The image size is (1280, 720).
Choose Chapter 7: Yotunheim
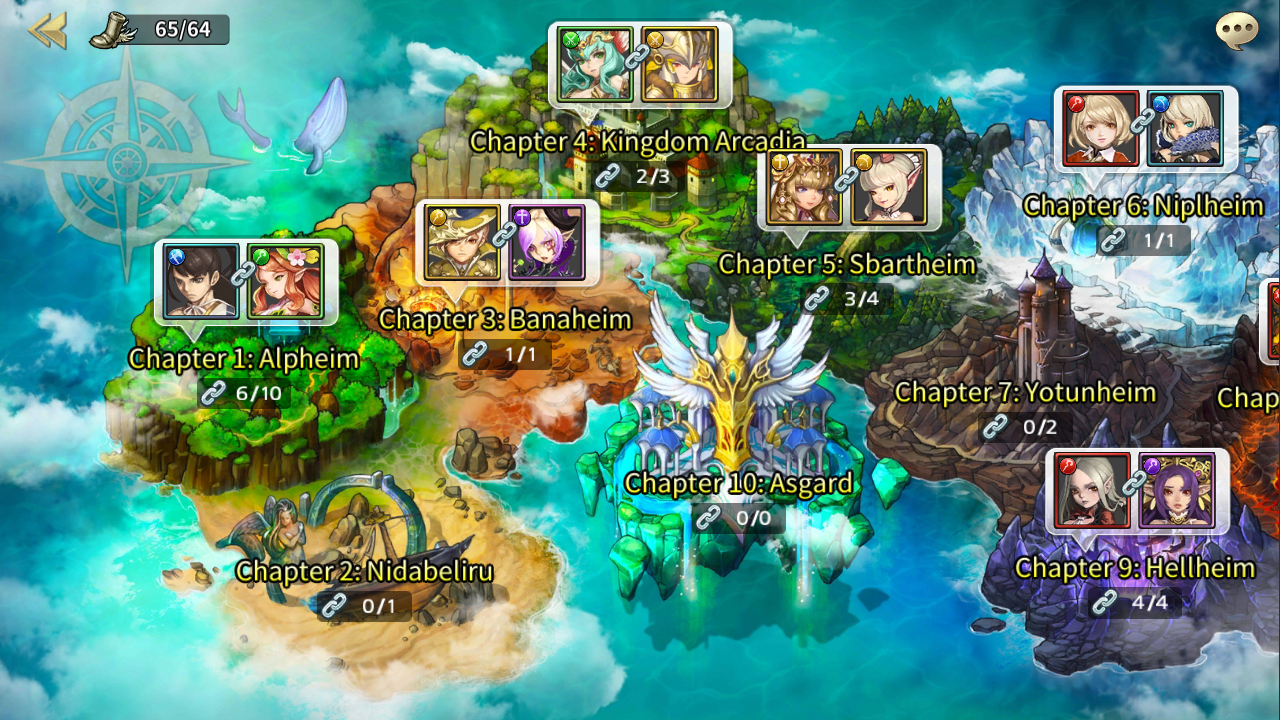click(1025, 393)
